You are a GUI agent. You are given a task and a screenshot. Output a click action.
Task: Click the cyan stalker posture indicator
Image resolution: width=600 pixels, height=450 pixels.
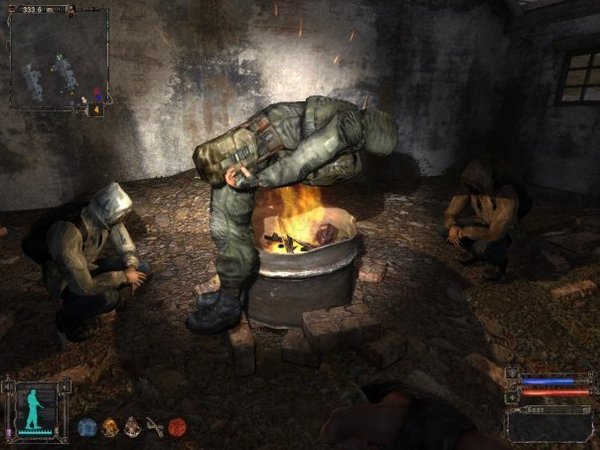(33, 409)
